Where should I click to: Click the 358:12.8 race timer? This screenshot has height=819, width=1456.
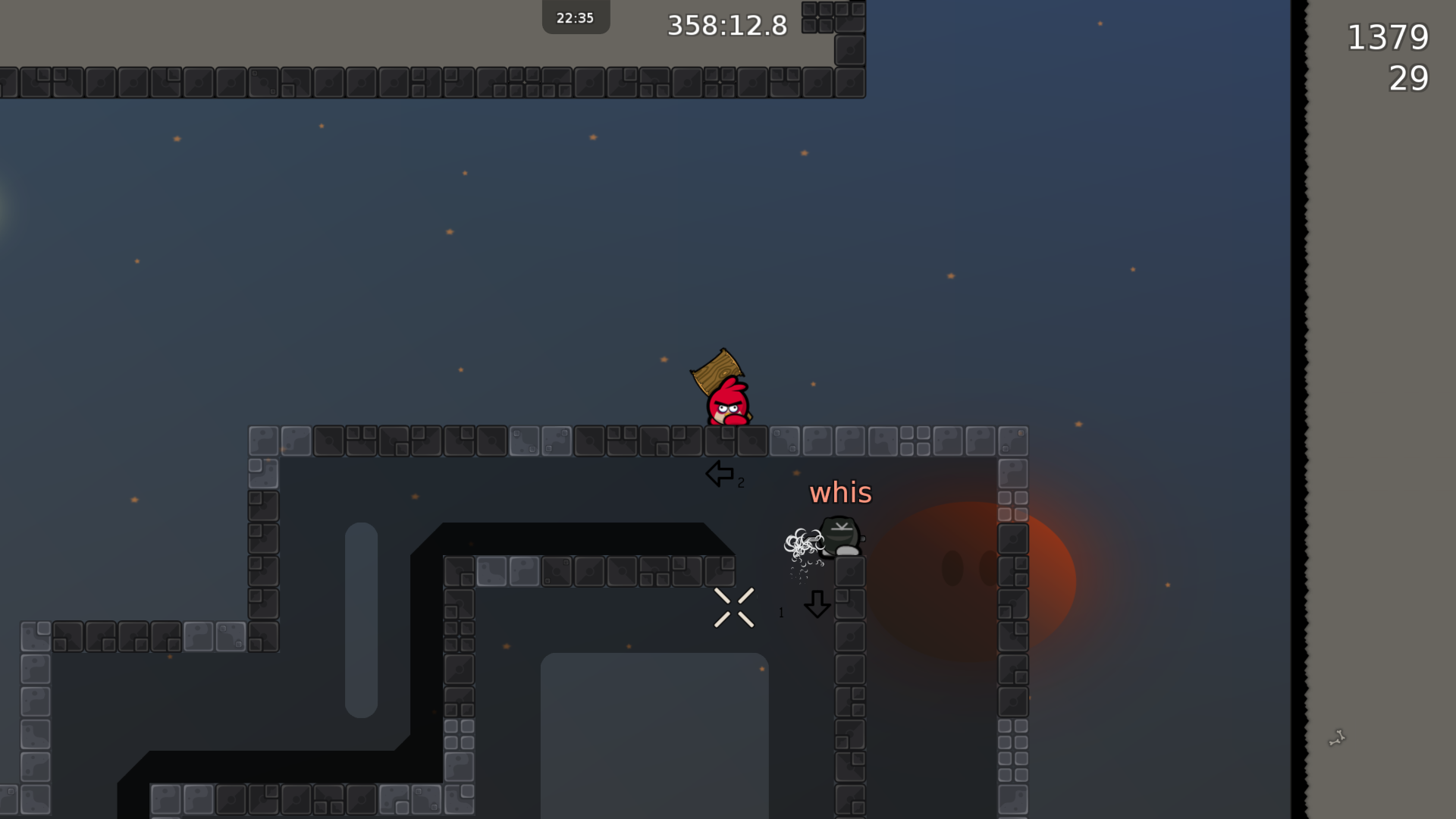tap(727, 25)
